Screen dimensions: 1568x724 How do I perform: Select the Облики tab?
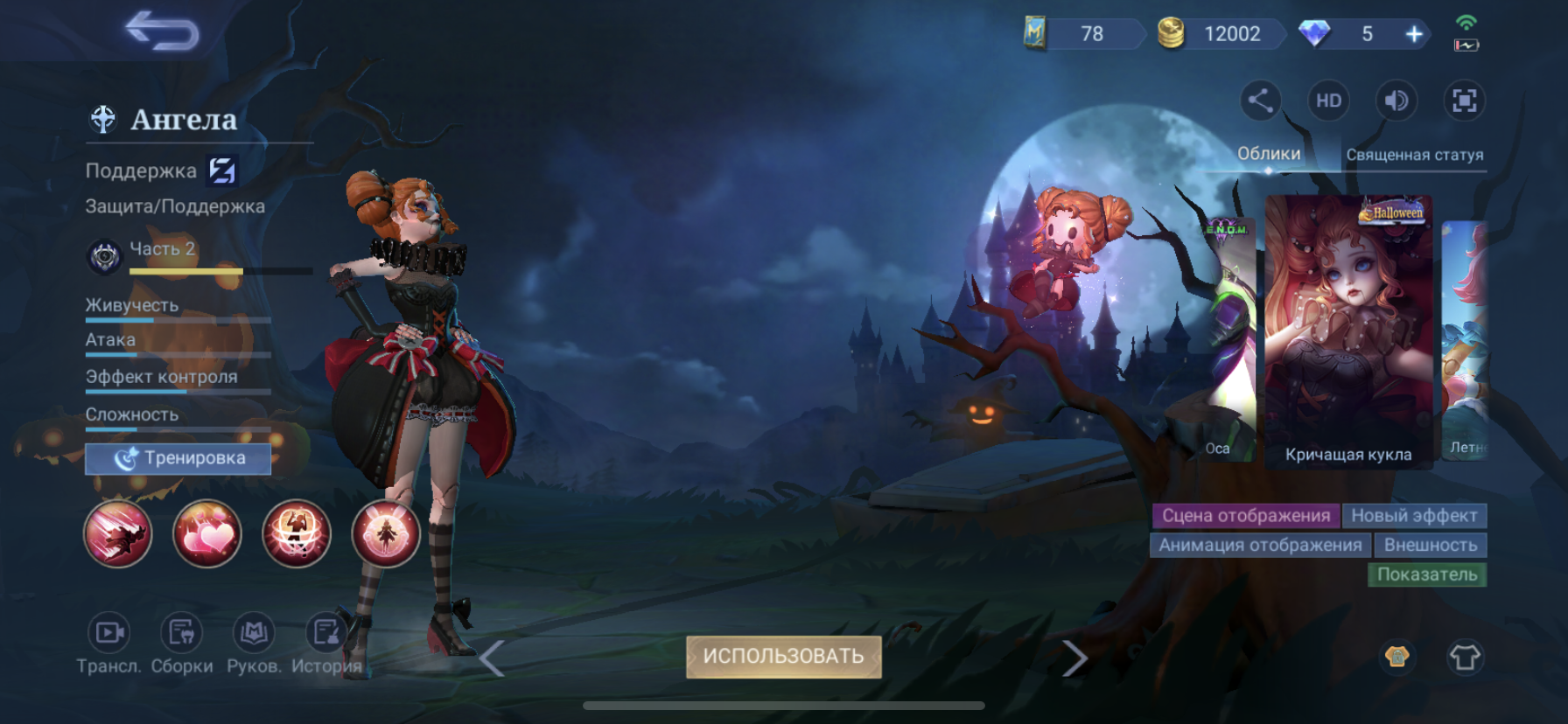coord(1268,154)
